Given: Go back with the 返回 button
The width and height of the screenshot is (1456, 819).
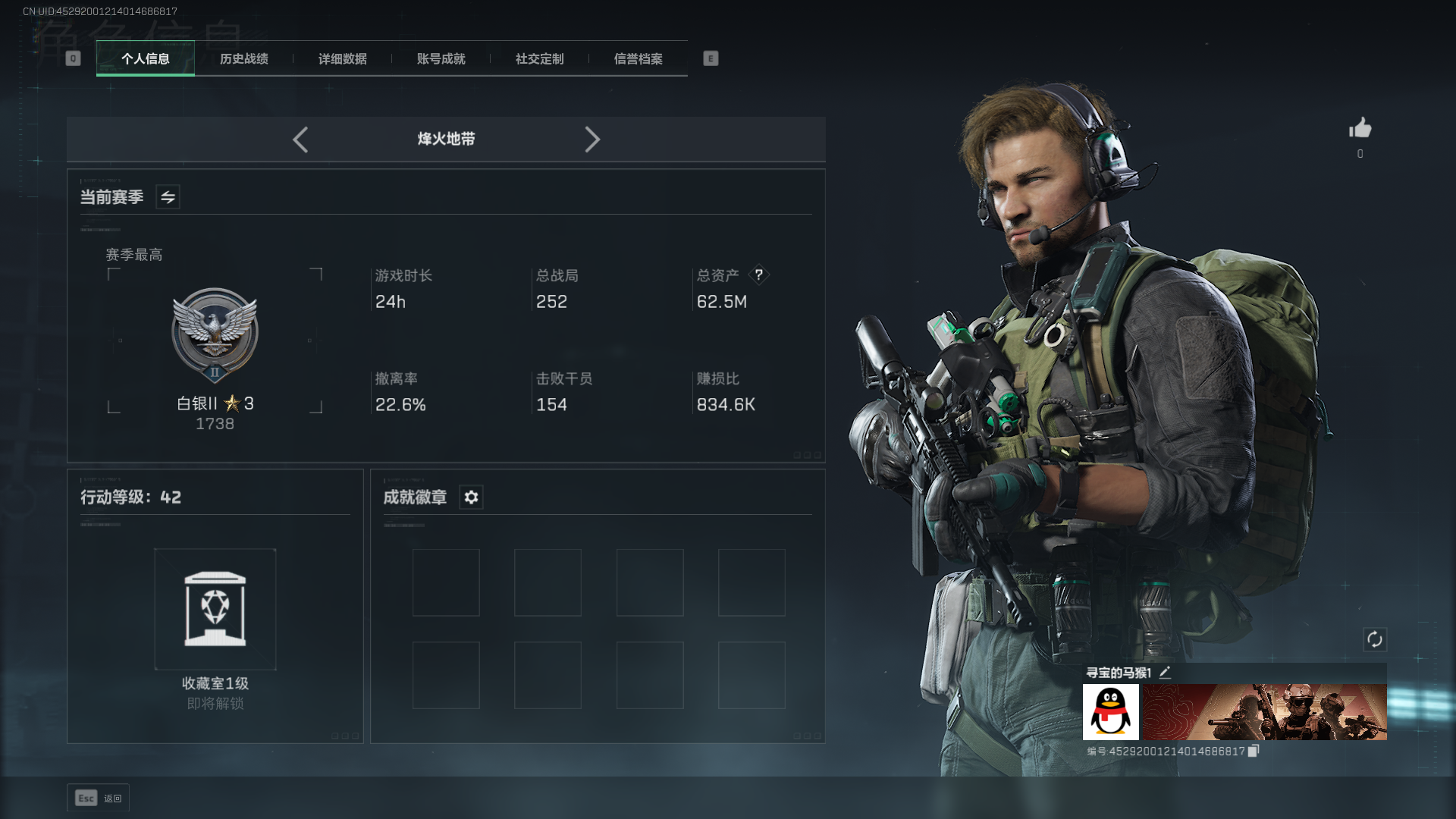Looking at the screenshot, I should pyautogui.click(x=99, y=798).
